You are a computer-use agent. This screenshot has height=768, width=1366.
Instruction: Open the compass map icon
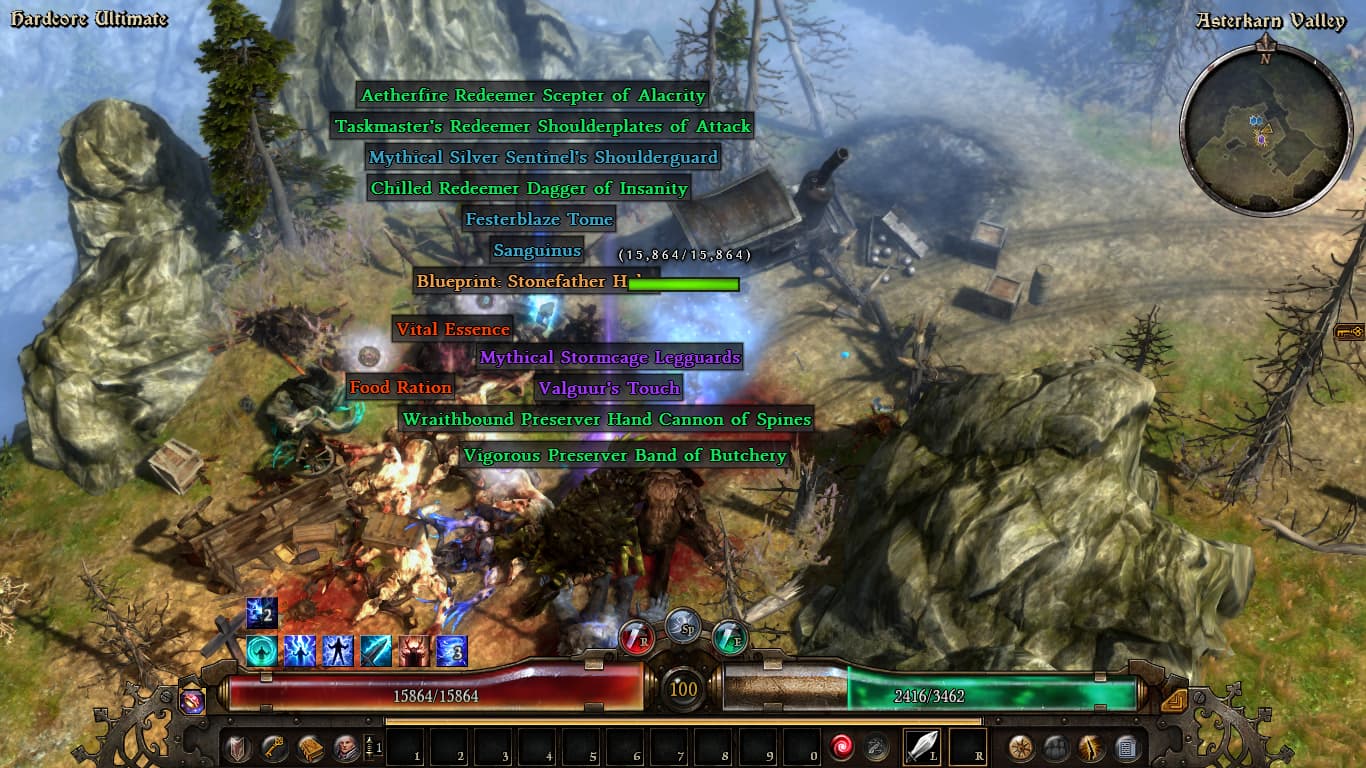point(1021,747)
